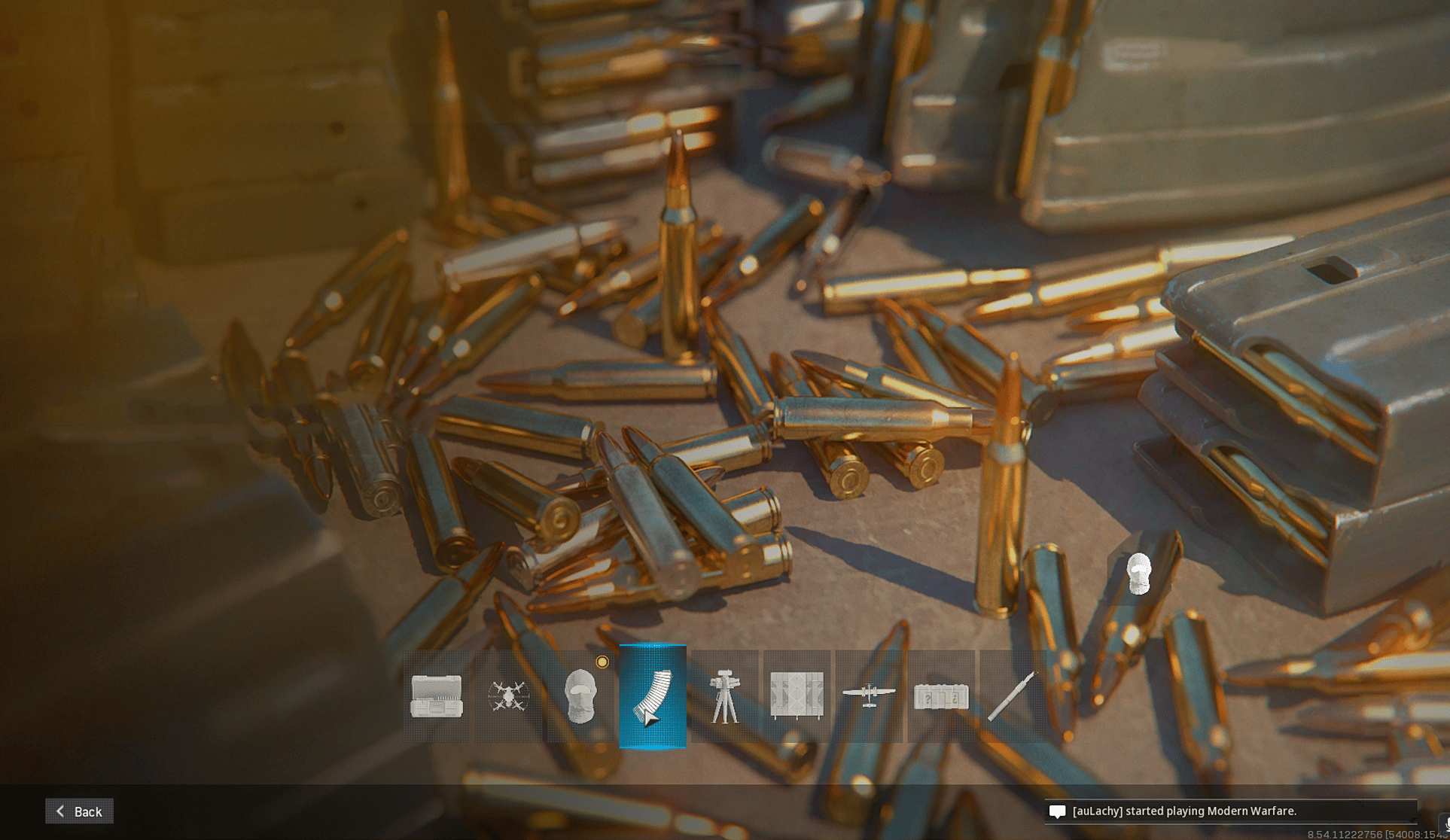Pick the airplane-shaped drone field upgrade
This screenshot has height=840, width=1450.
[869, 696]
